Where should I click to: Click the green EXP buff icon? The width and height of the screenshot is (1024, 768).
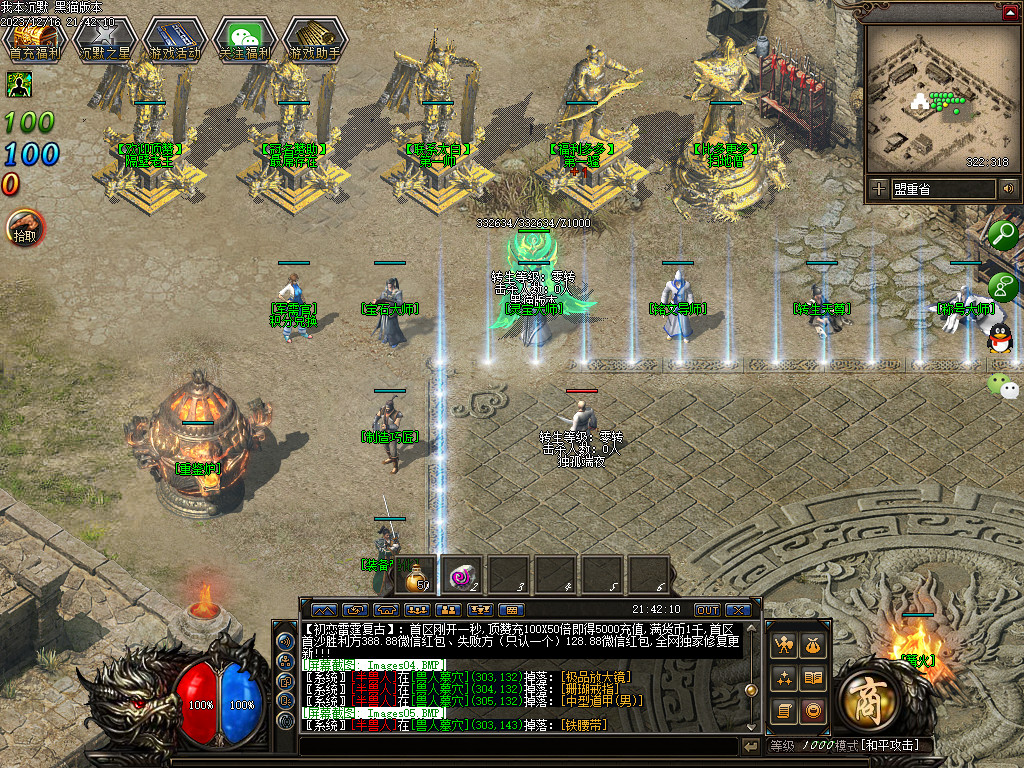click(x=17, y=84)
